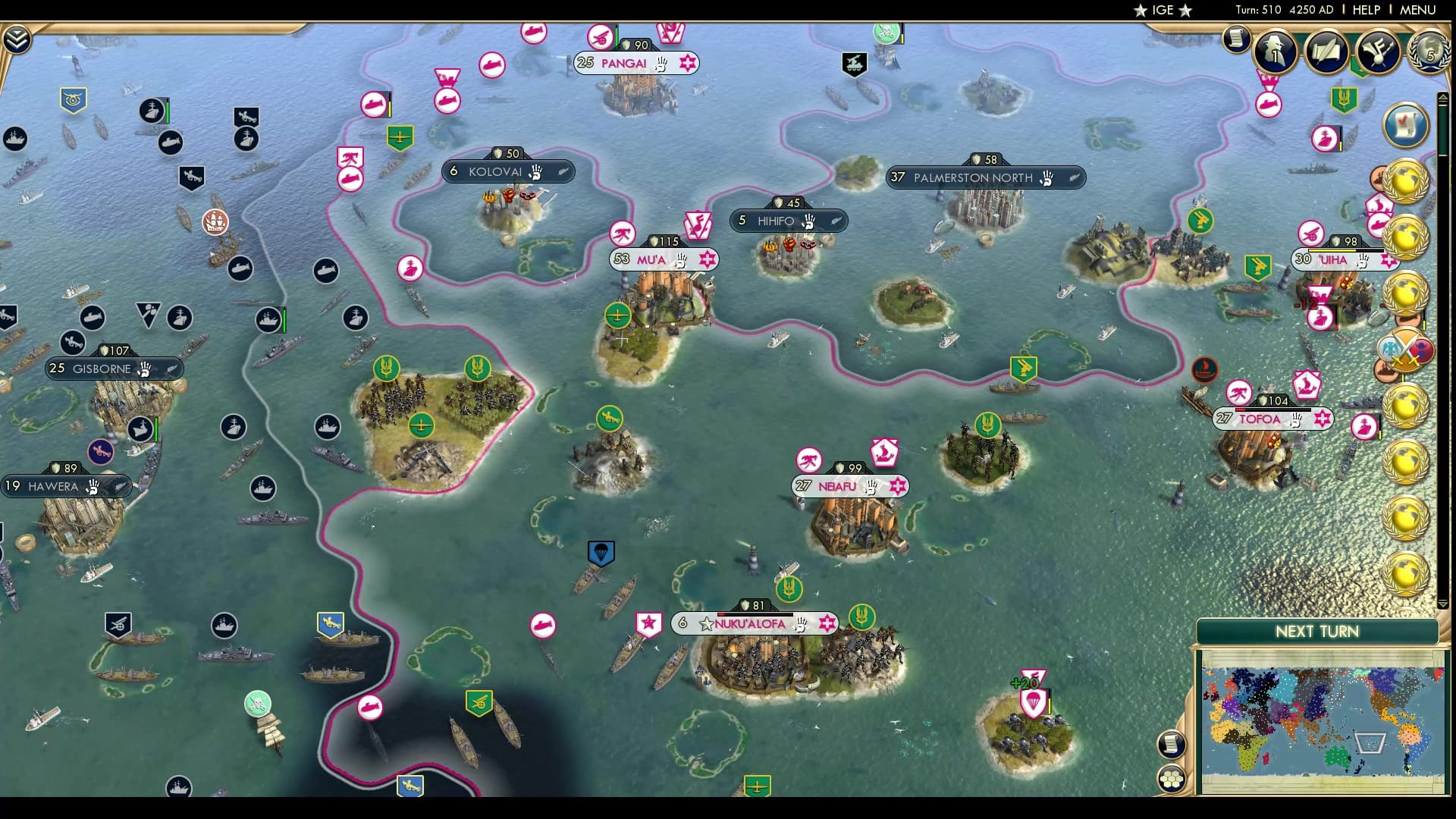Screen dimensions: 1456x819
Task: Open the Tourism overview icon
Action: [1376, 49]
